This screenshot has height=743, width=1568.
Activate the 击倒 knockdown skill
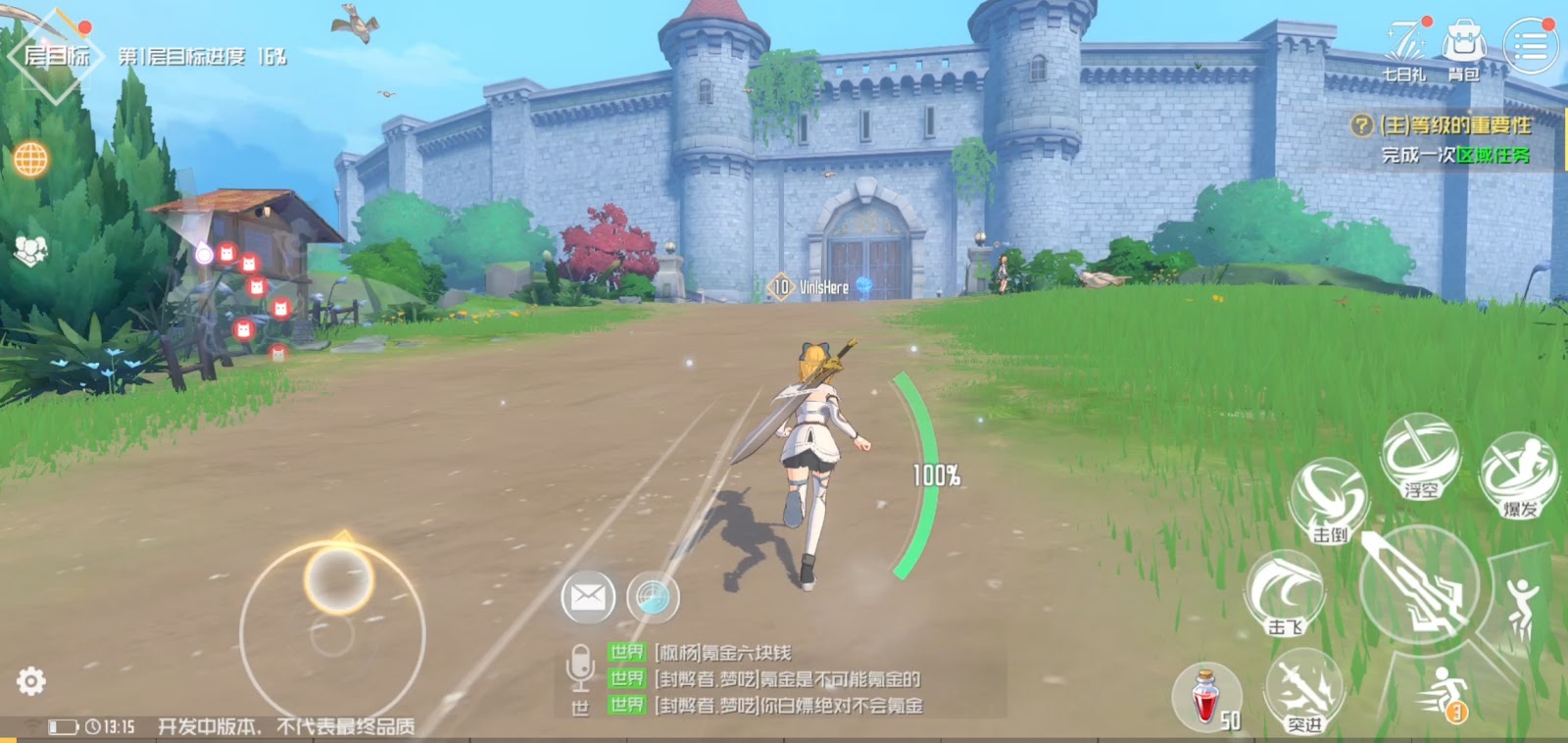point(1330,500)
